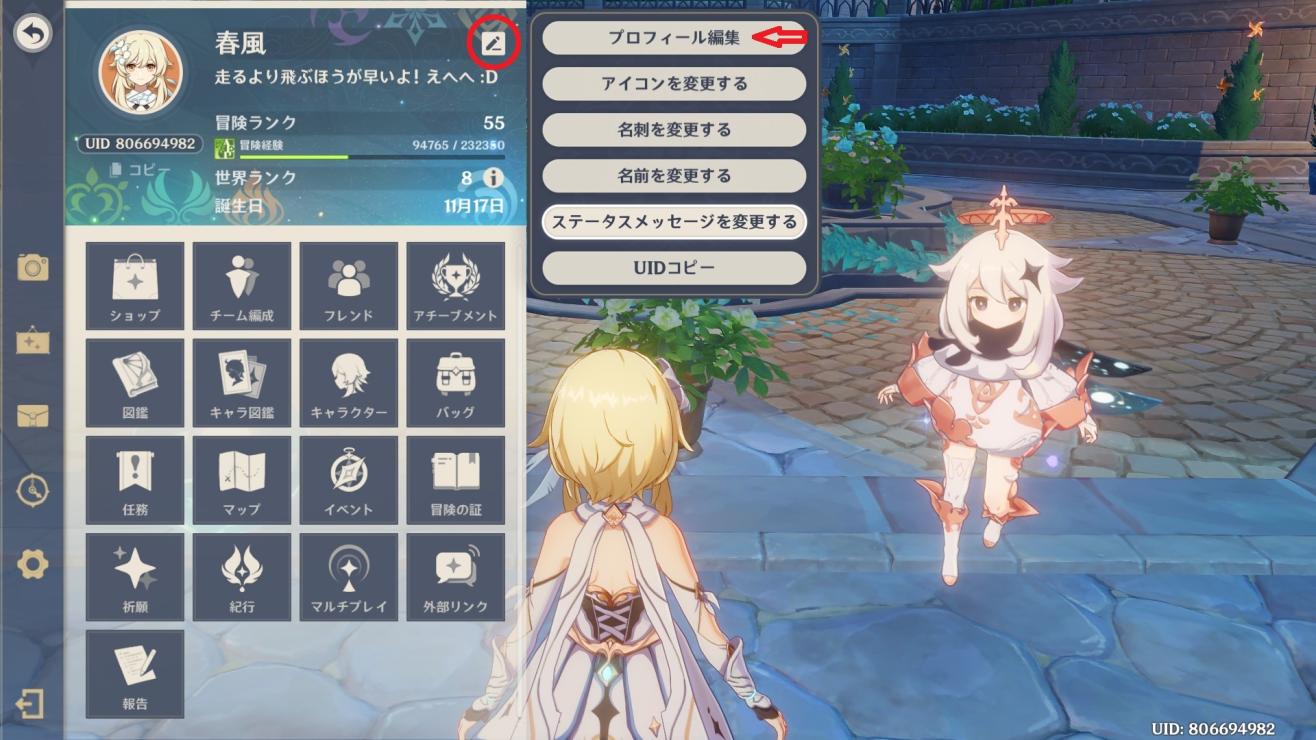
Task: Open the 報告 (Feedback) panel
Action: pyautogui.click(x=134, y=673)
